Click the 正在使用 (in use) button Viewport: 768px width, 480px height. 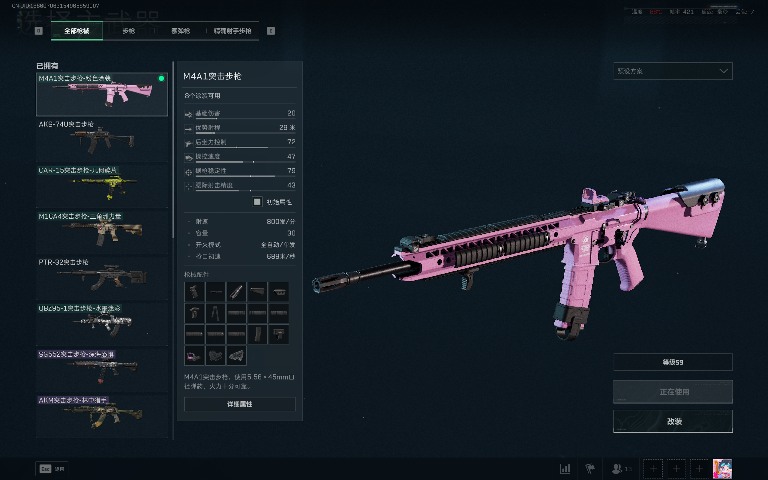pos(672,391)
